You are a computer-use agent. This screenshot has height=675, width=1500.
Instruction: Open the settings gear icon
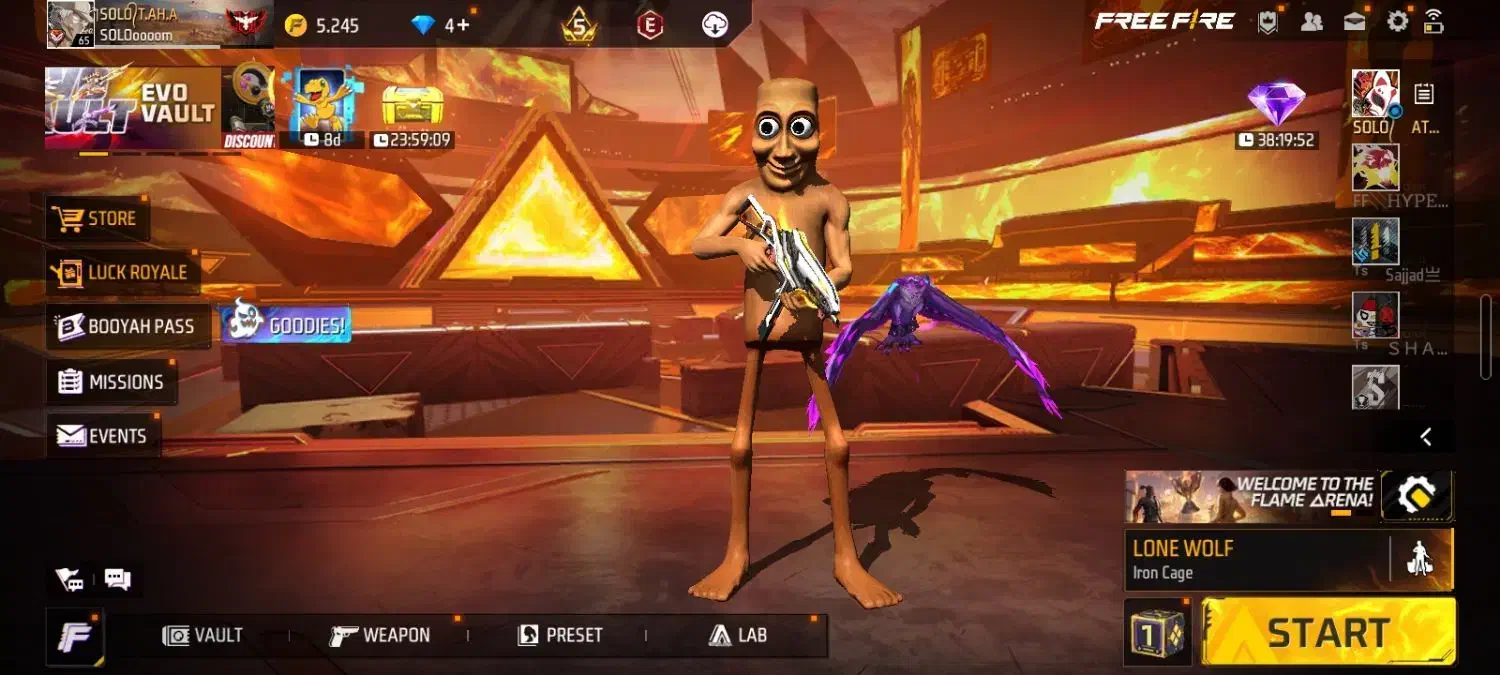1397,22
